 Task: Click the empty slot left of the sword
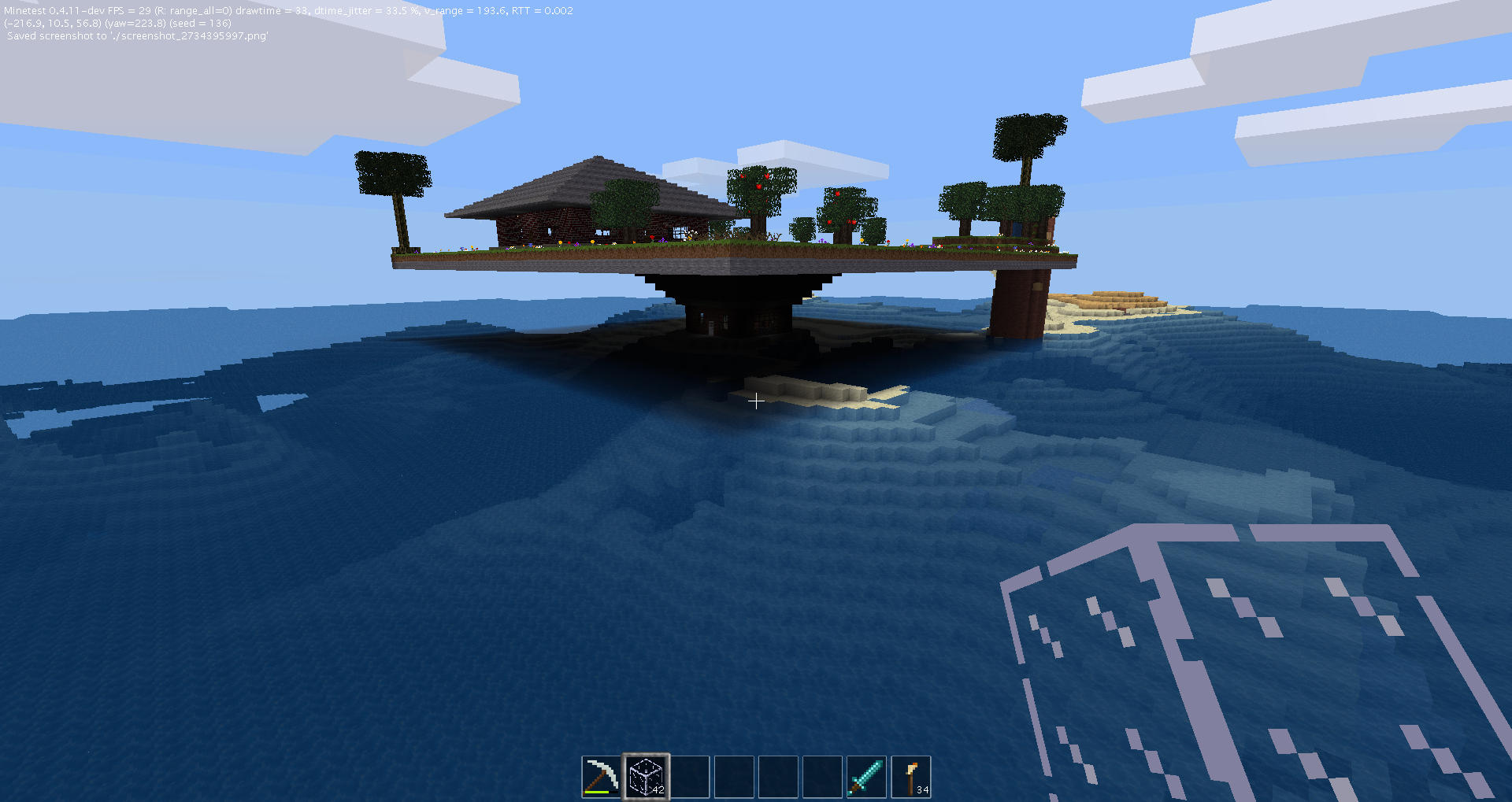coord(822,775)
